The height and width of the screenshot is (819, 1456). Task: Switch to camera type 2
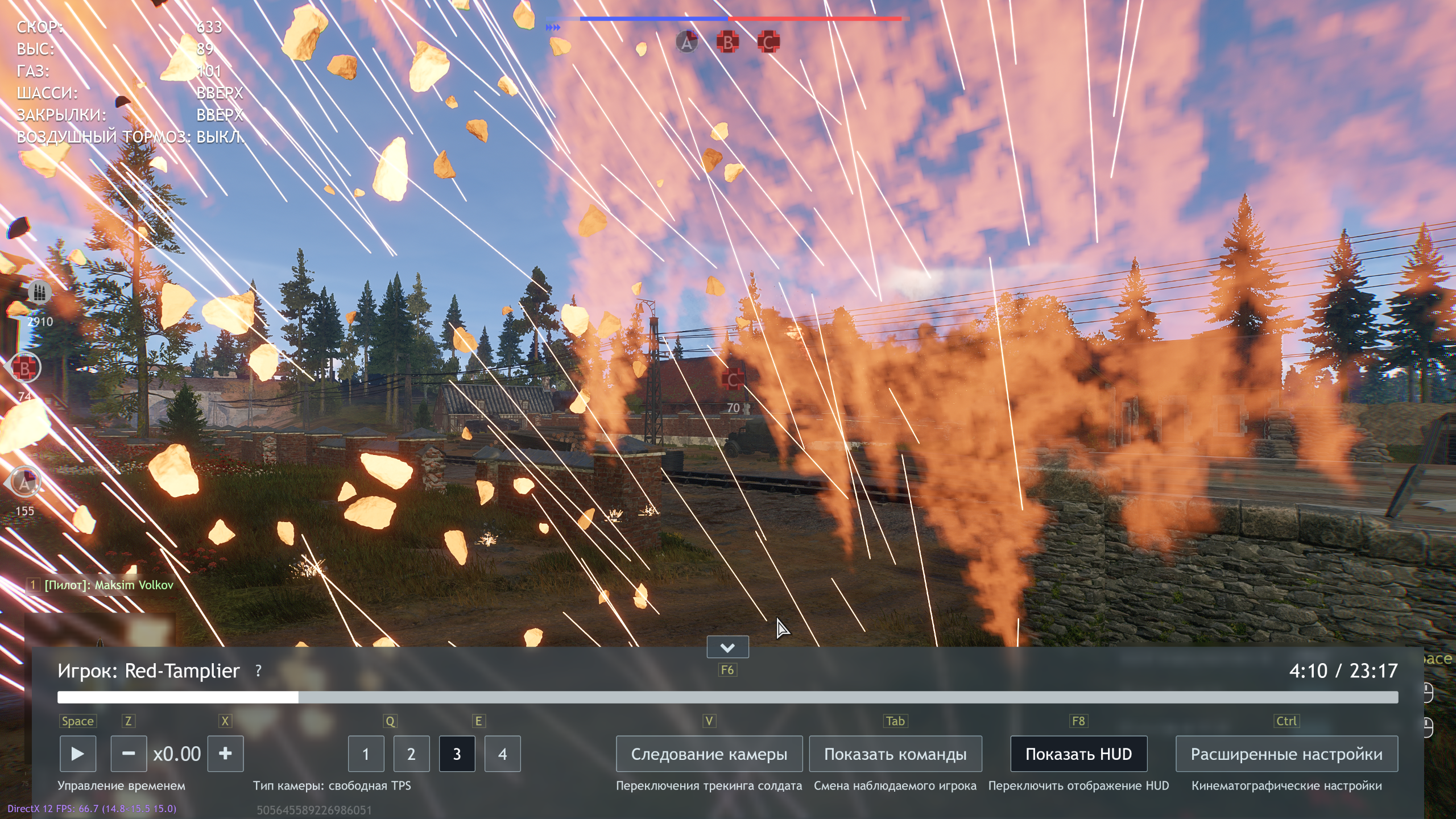(411, 754)
